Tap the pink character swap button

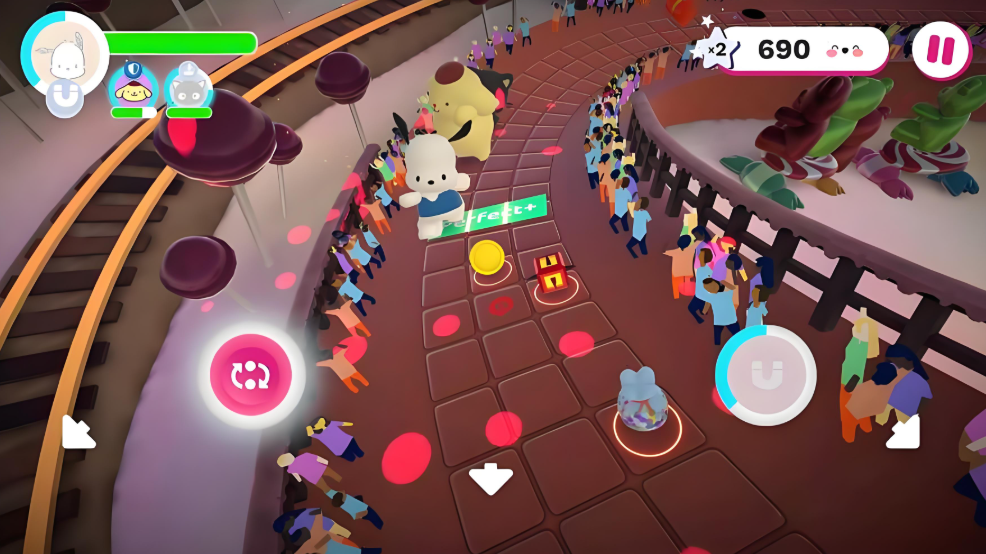[250, 375]
